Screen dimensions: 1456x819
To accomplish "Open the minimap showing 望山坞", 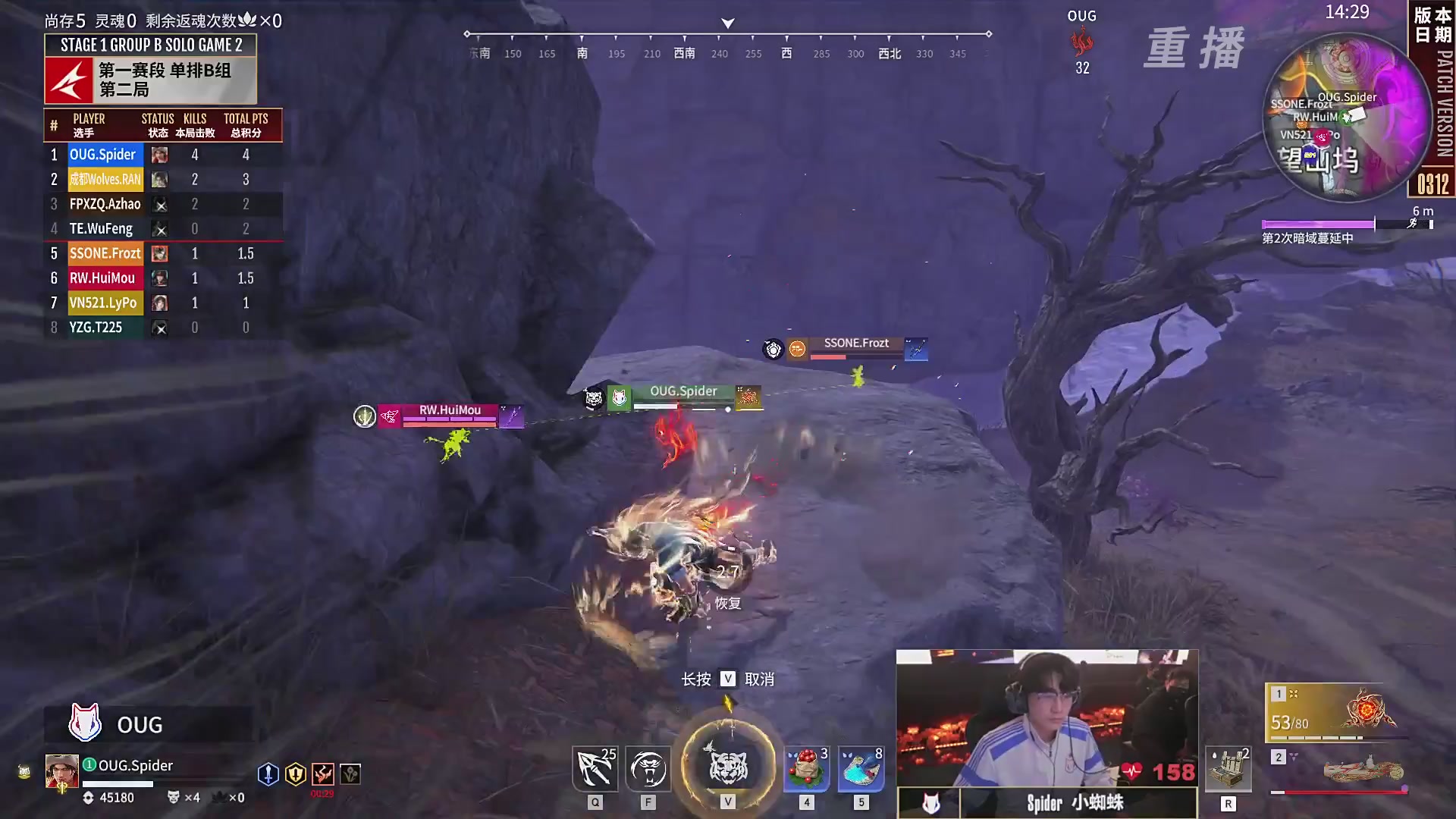I will pos(1348,118).
